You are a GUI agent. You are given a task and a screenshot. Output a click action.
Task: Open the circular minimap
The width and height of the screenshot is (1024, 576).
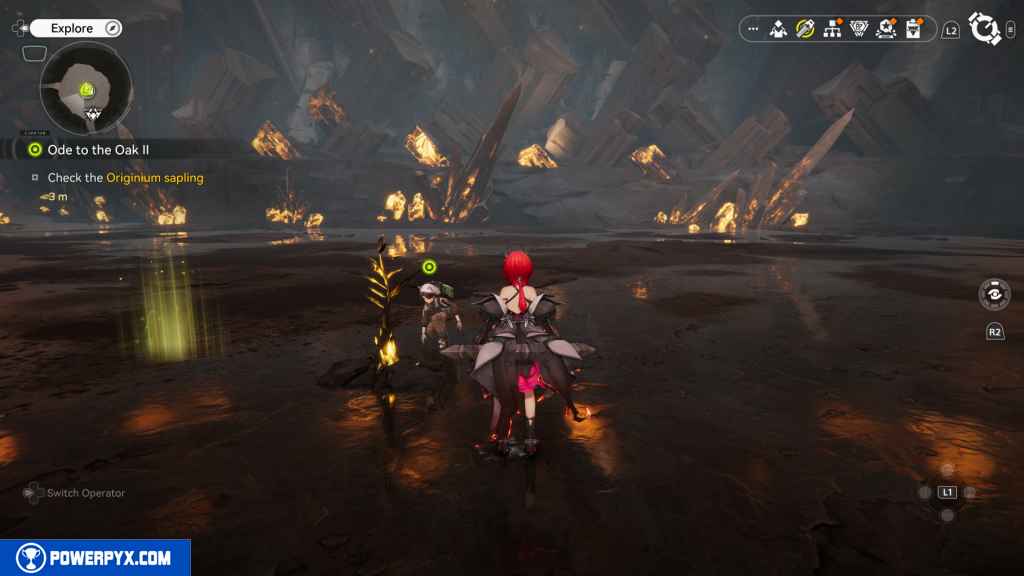[86, 89]
